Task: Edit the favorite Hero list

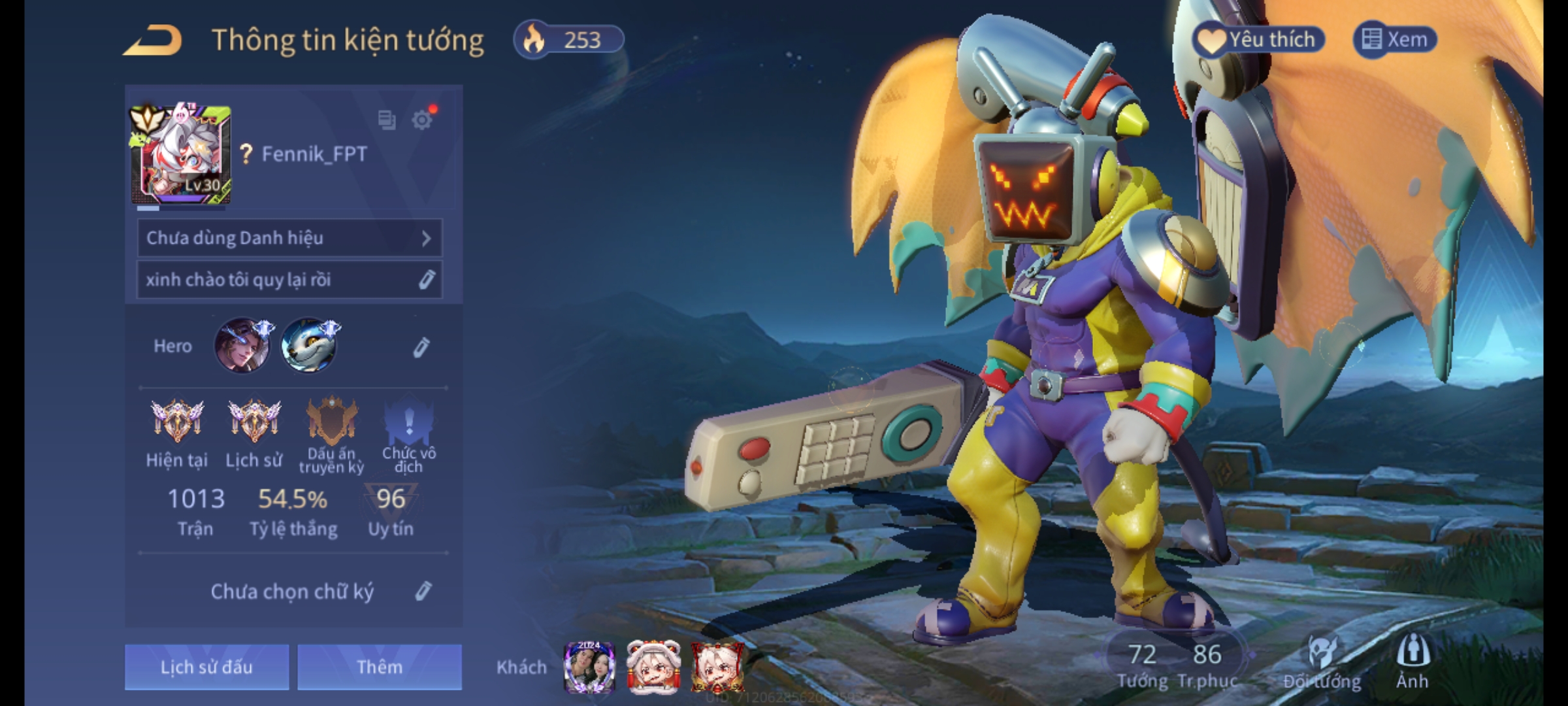Action: [421, 347]
